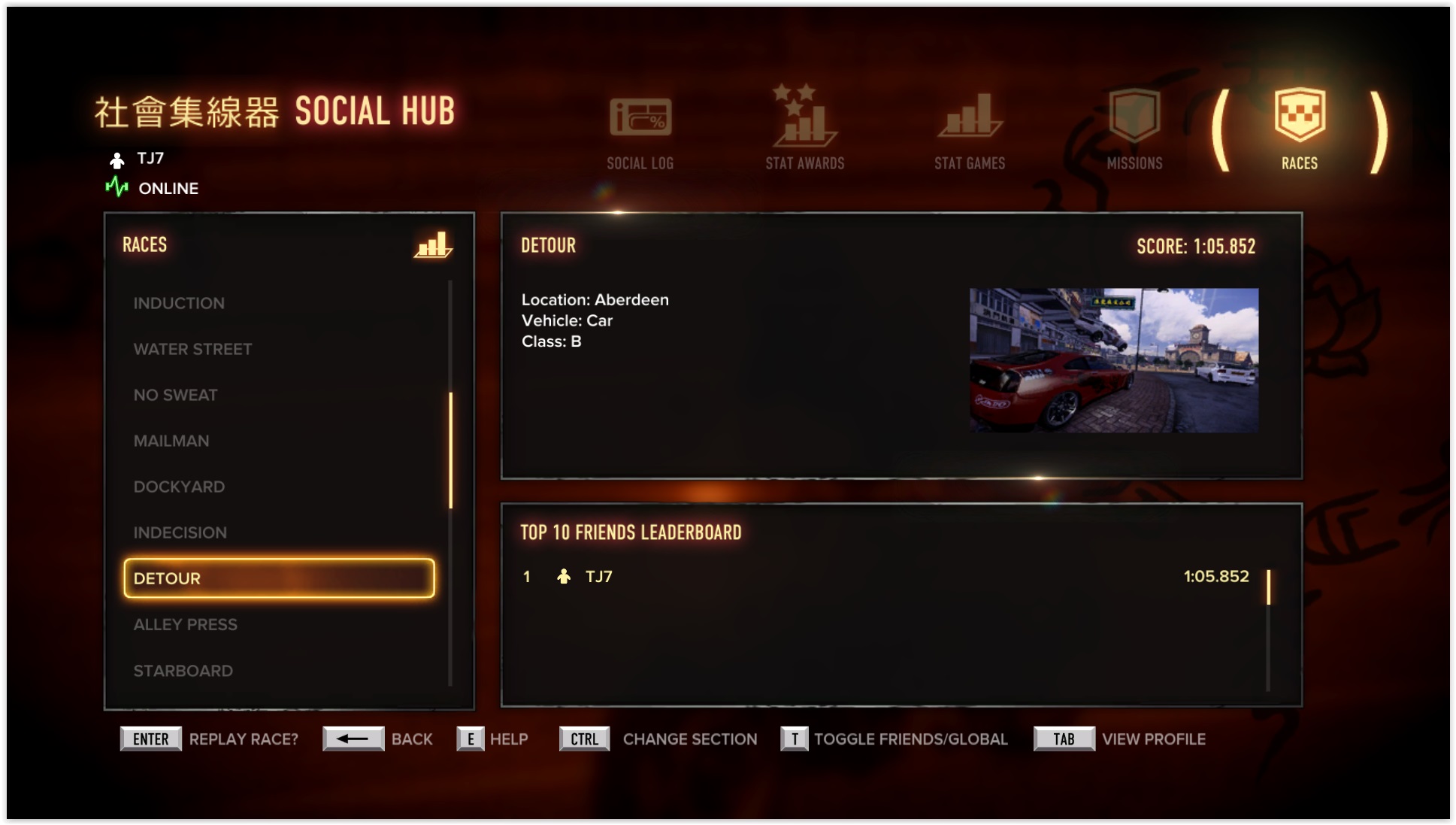Click the friends leaderboard scrollbar

pyautogui.click(x=1268, y=587)
